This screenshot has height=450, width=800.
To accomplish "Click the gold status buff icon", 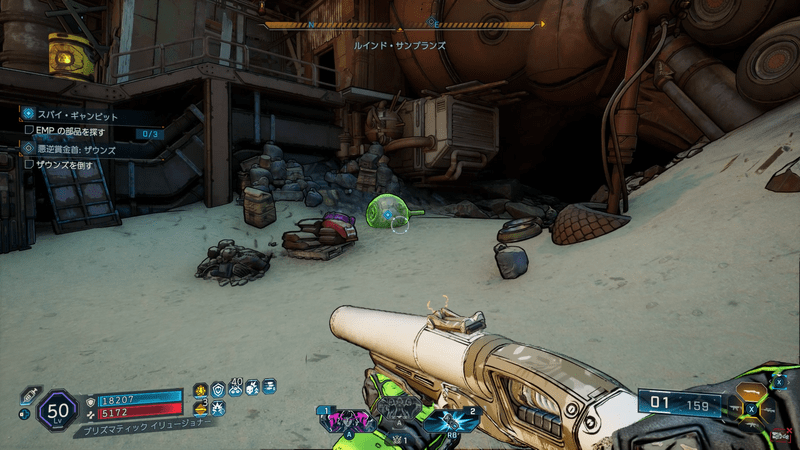I will click(200, 389).
